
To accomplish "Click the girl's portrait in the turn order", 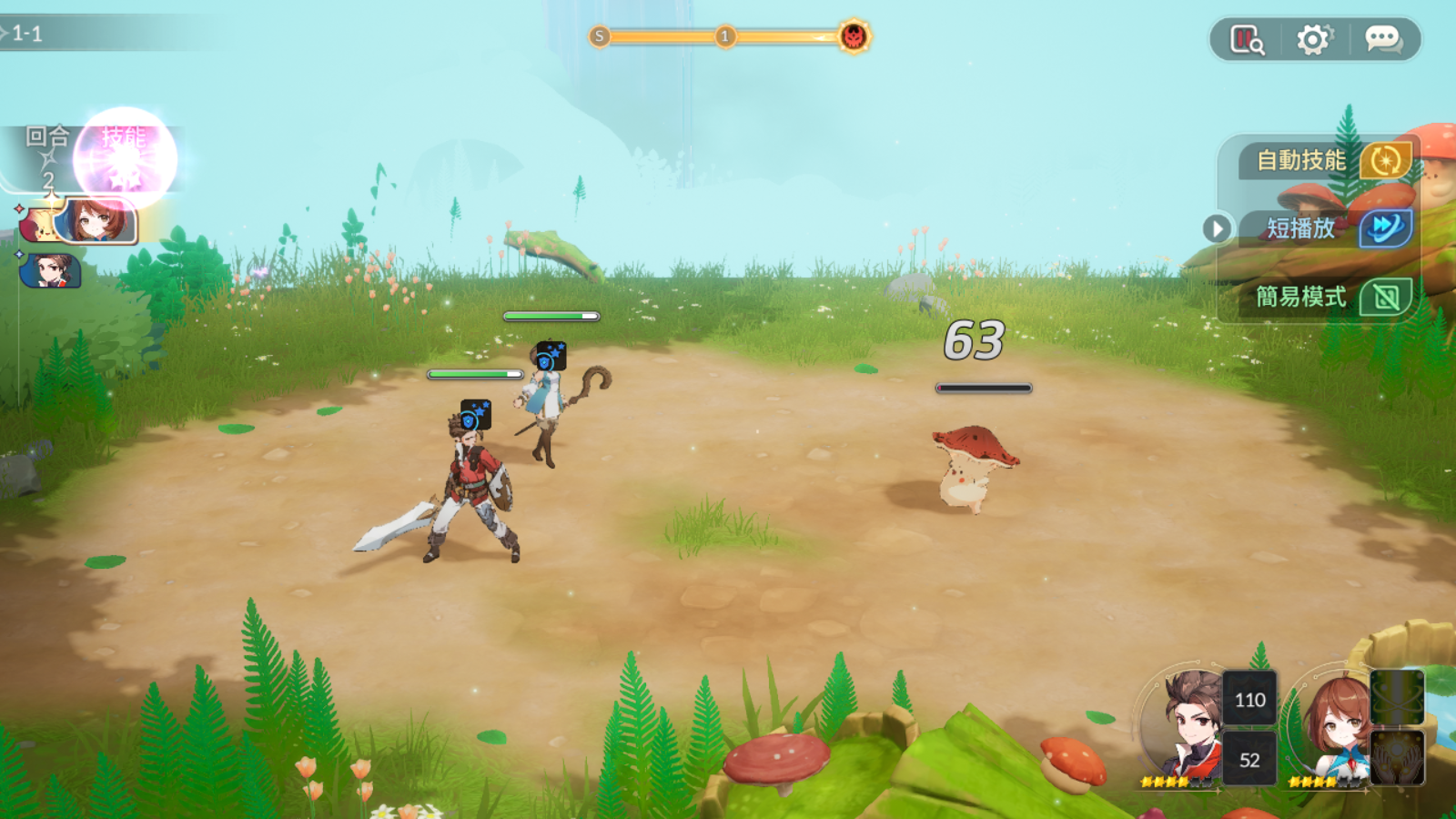I will tap(95, 221).
